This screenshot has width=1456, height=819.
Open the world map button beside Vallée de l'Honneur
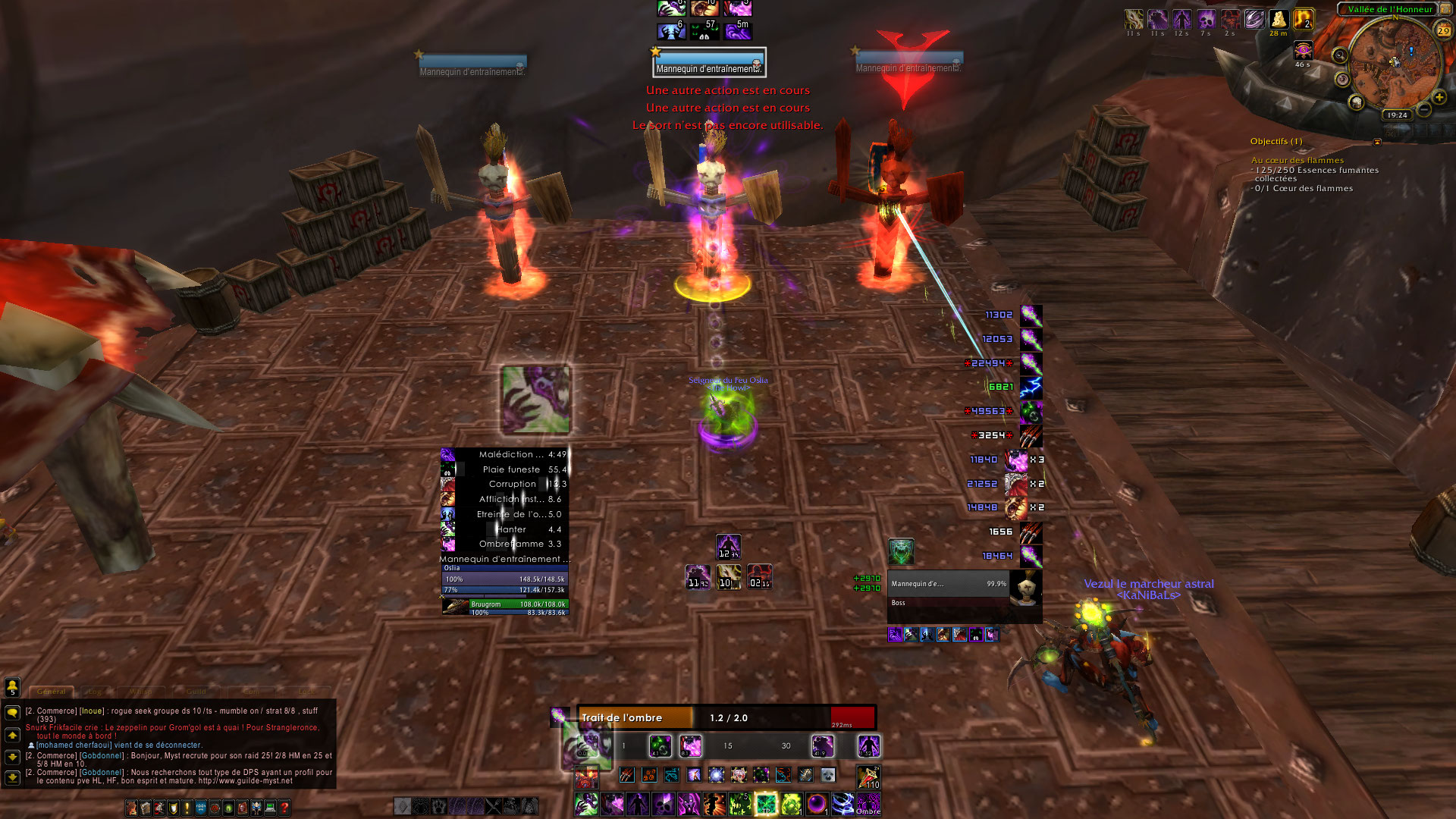point(1445,9)
